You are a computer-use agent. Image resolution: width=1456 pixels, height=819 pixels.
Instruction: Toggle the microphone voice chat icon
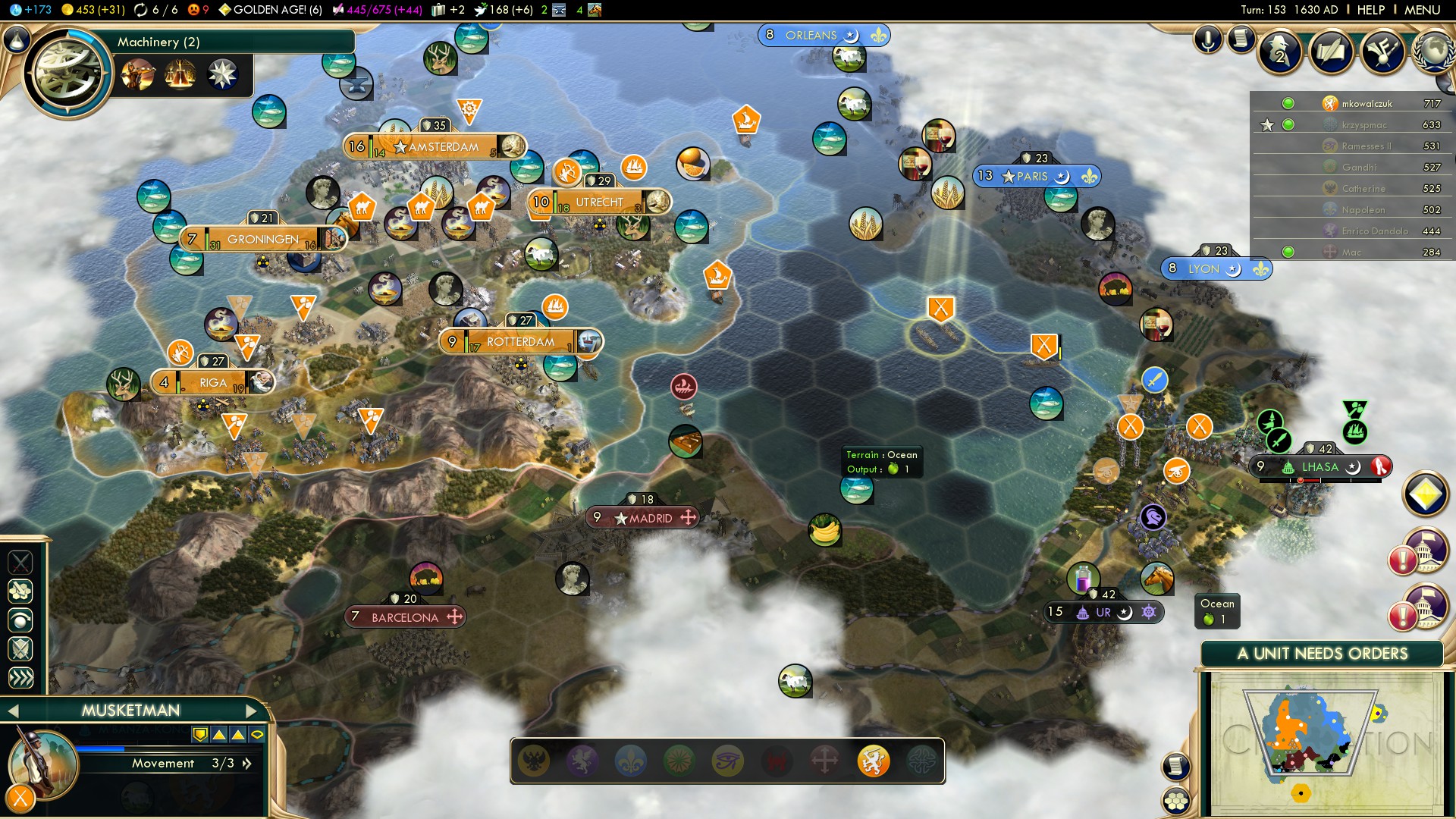point(1208,39)
